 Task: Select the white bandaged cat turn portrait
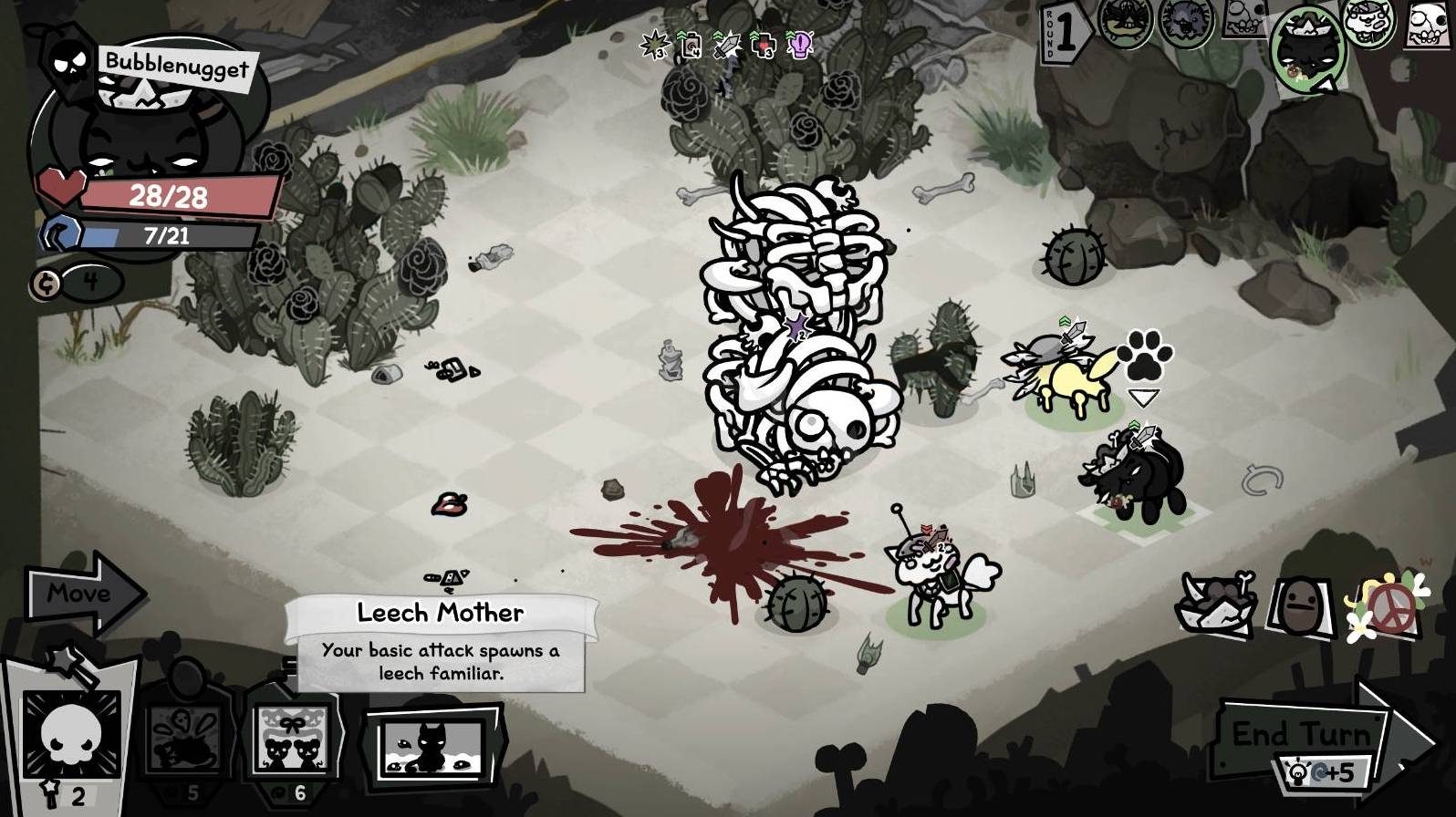pyautogui.click(x=1370, y=26)
